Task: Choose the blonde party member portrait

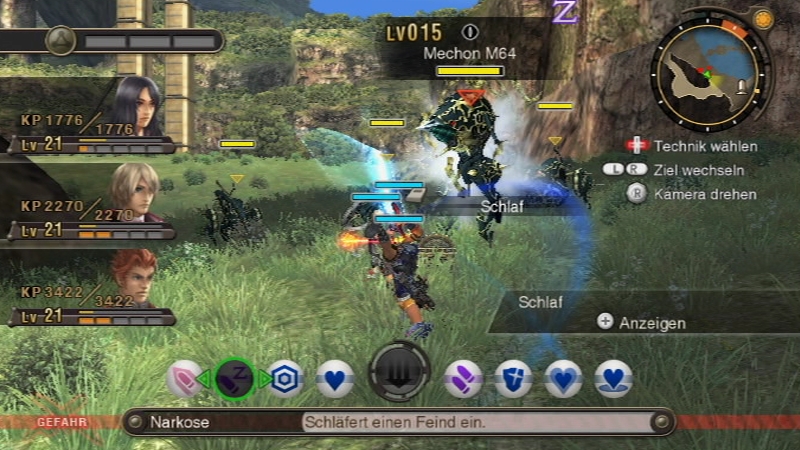Action: click(x=134, y=192)
